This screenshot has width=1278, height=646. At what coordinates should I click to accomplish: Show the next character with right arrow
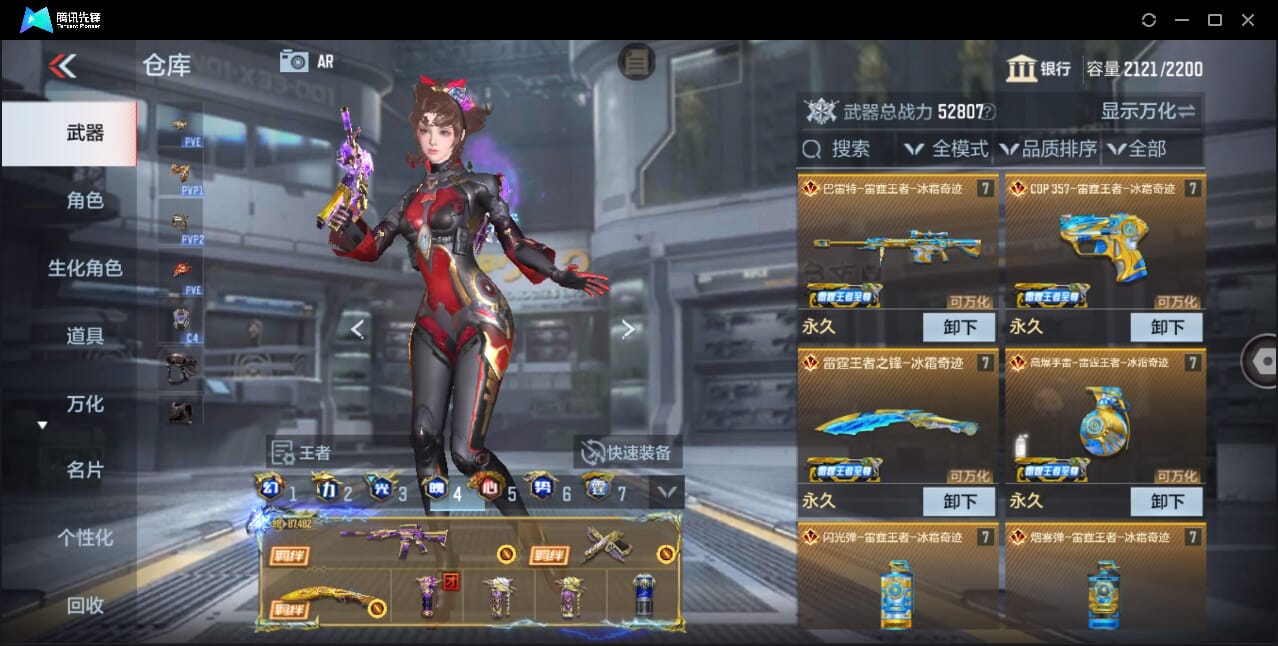pos(628,329)
